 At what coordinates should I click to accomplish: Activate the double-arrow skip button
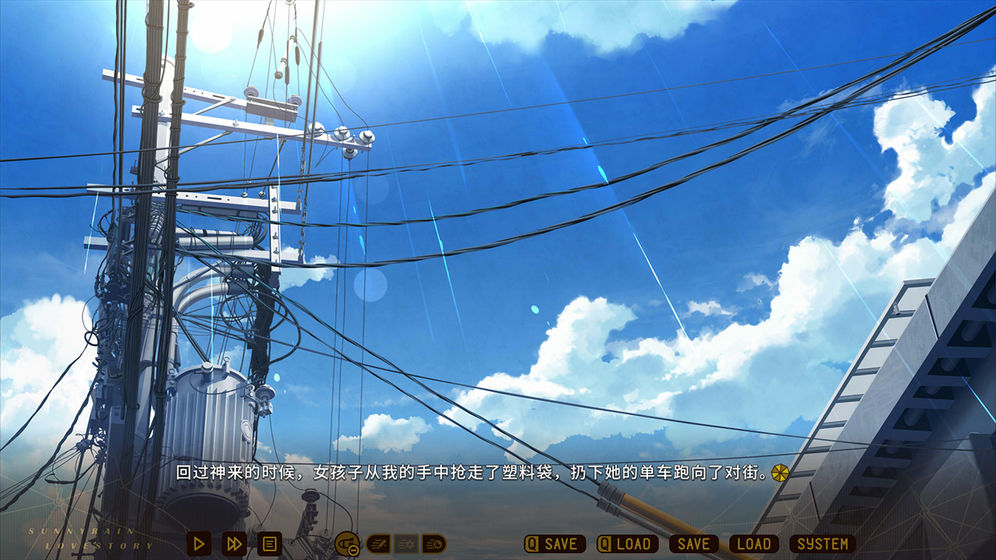(x=234, y=544)
